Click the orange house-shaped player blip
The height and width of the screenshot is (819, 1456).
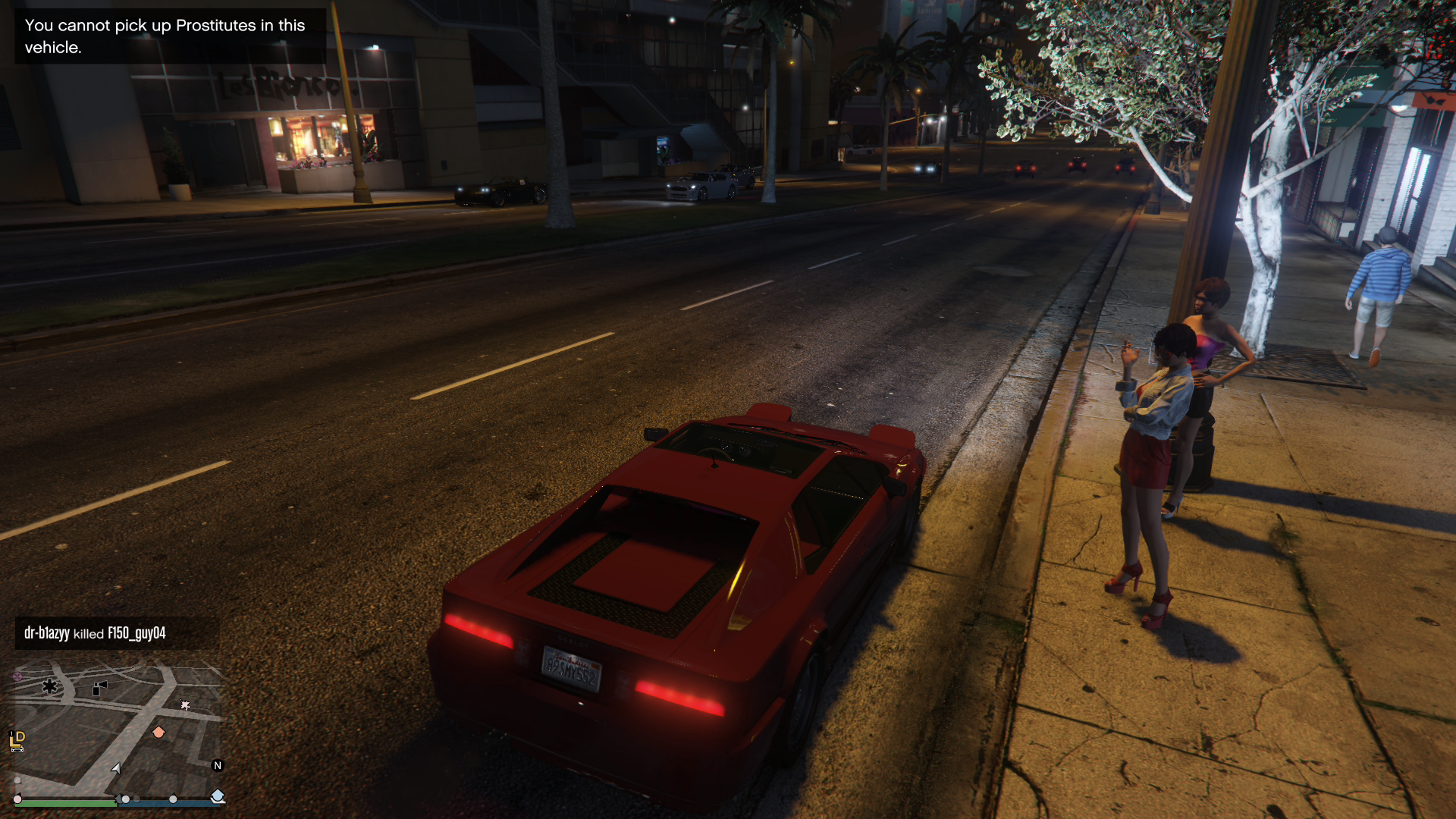coord(158,732)
